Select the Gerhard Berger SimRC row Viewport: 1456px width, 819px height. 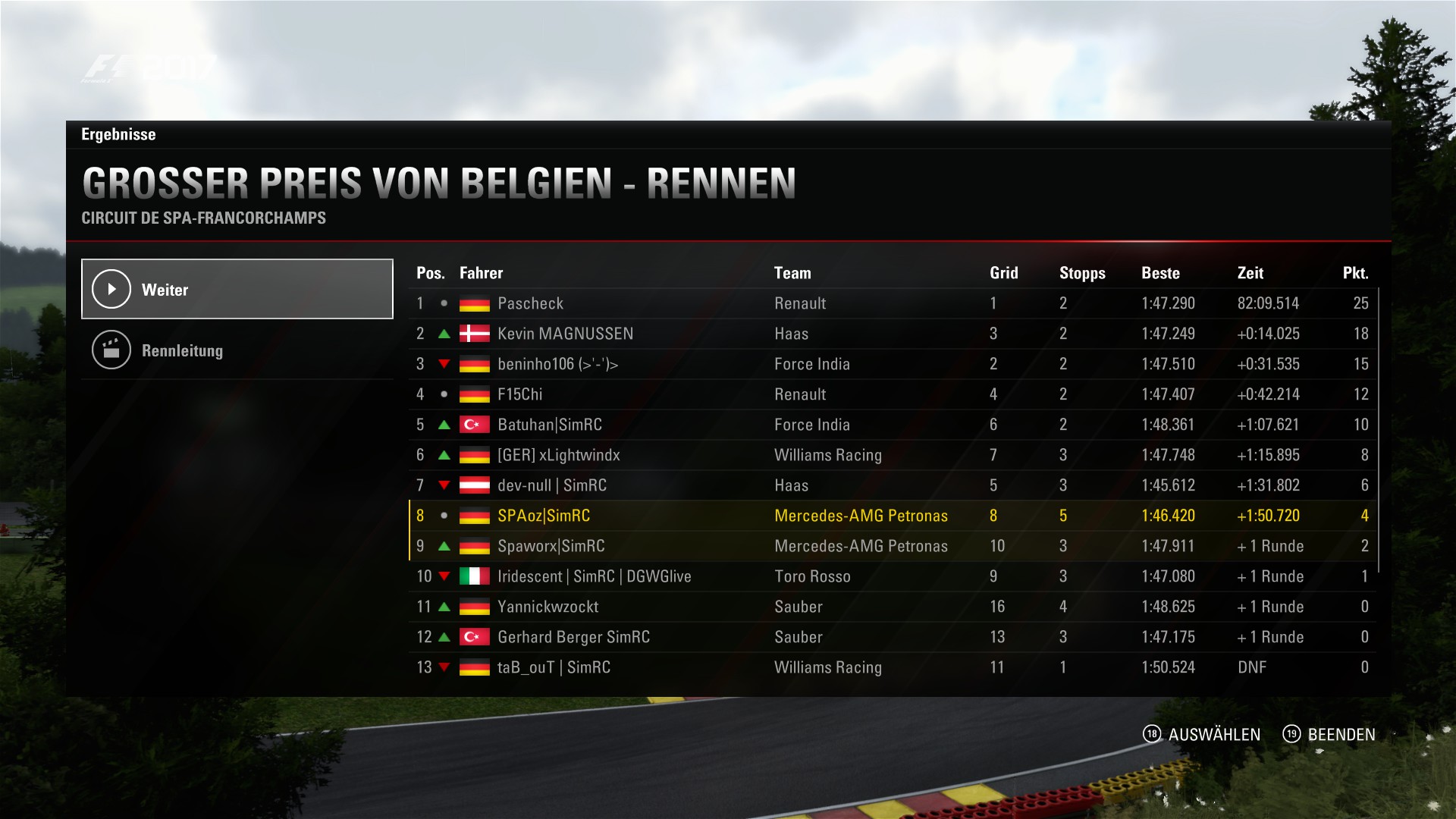click(x=892, y=637)
